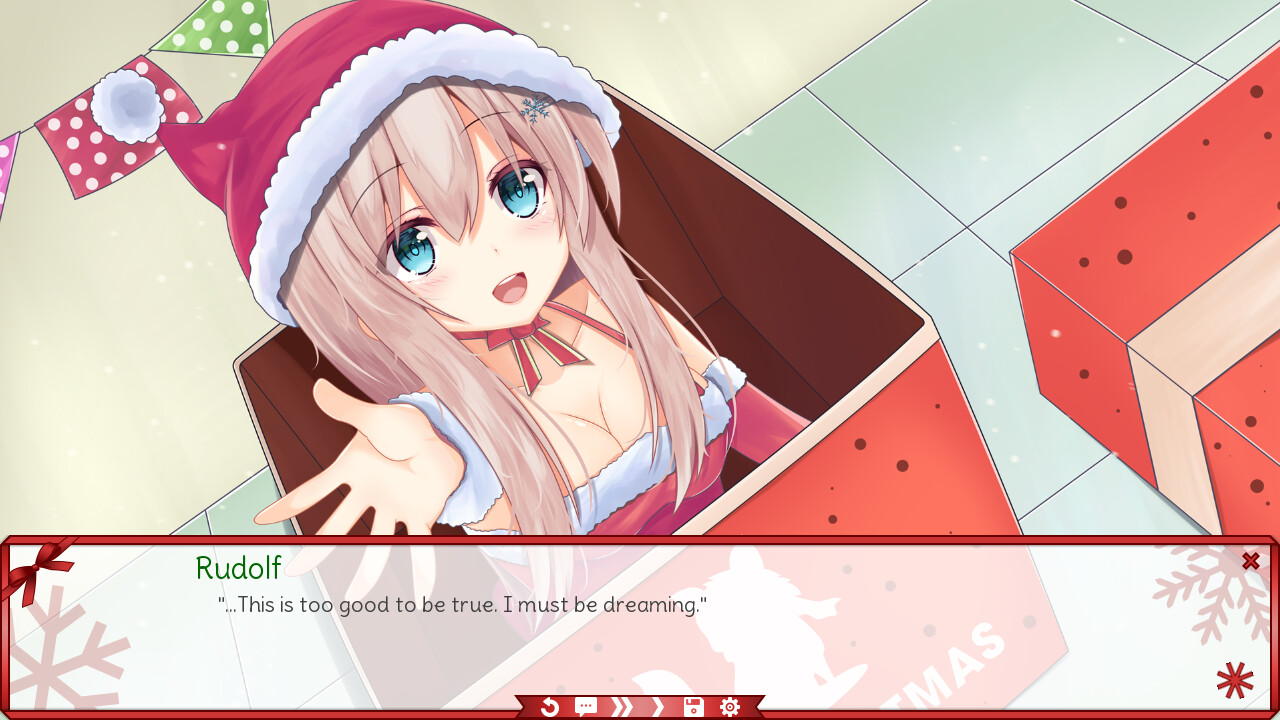This screenshot has height=720, width=1280.
Task: Click the name label Rudolf
Action: tap(238, 569)
